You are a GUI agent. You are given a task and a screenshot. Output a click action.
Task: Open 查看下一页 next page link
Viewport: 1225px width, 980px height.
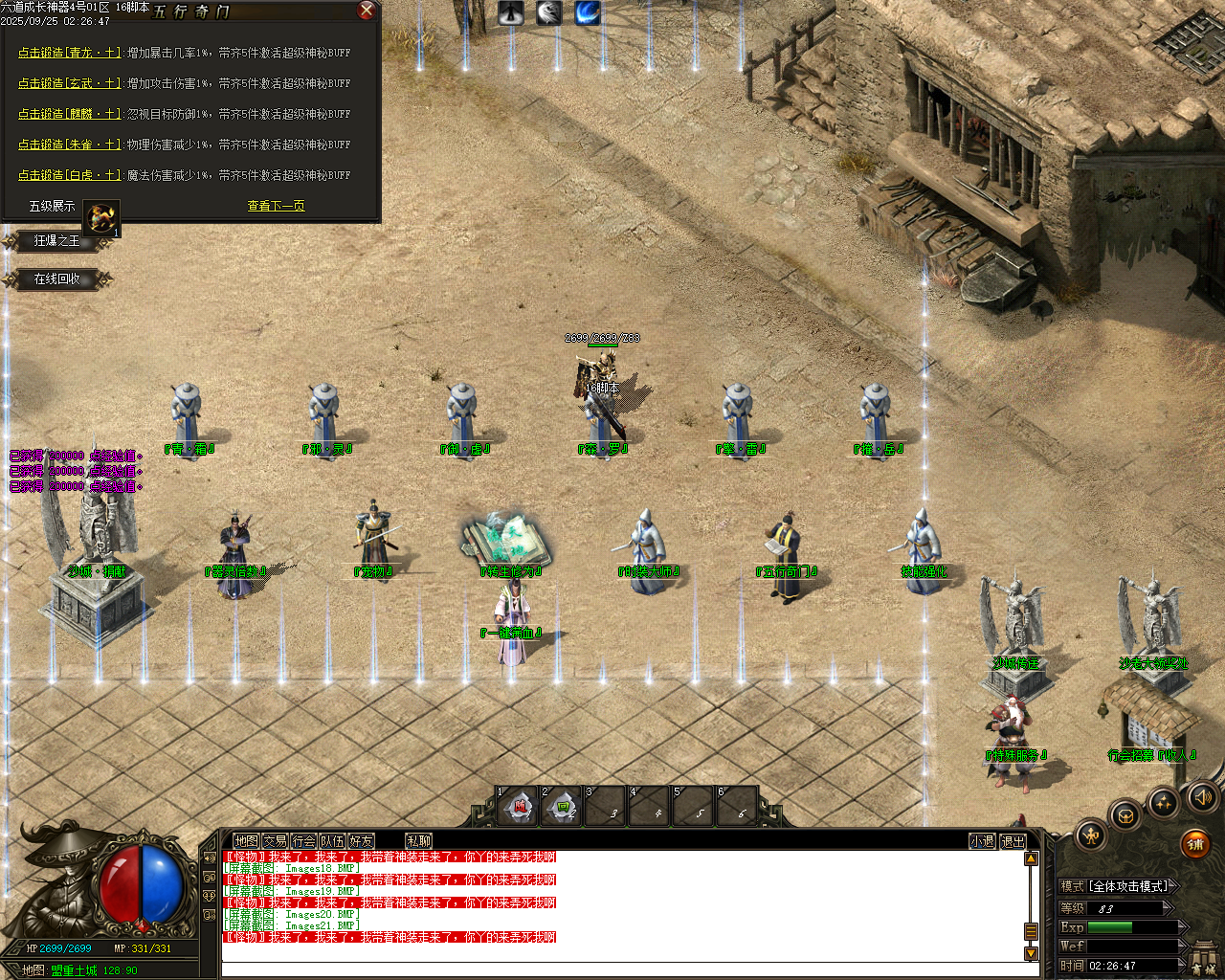275,205
